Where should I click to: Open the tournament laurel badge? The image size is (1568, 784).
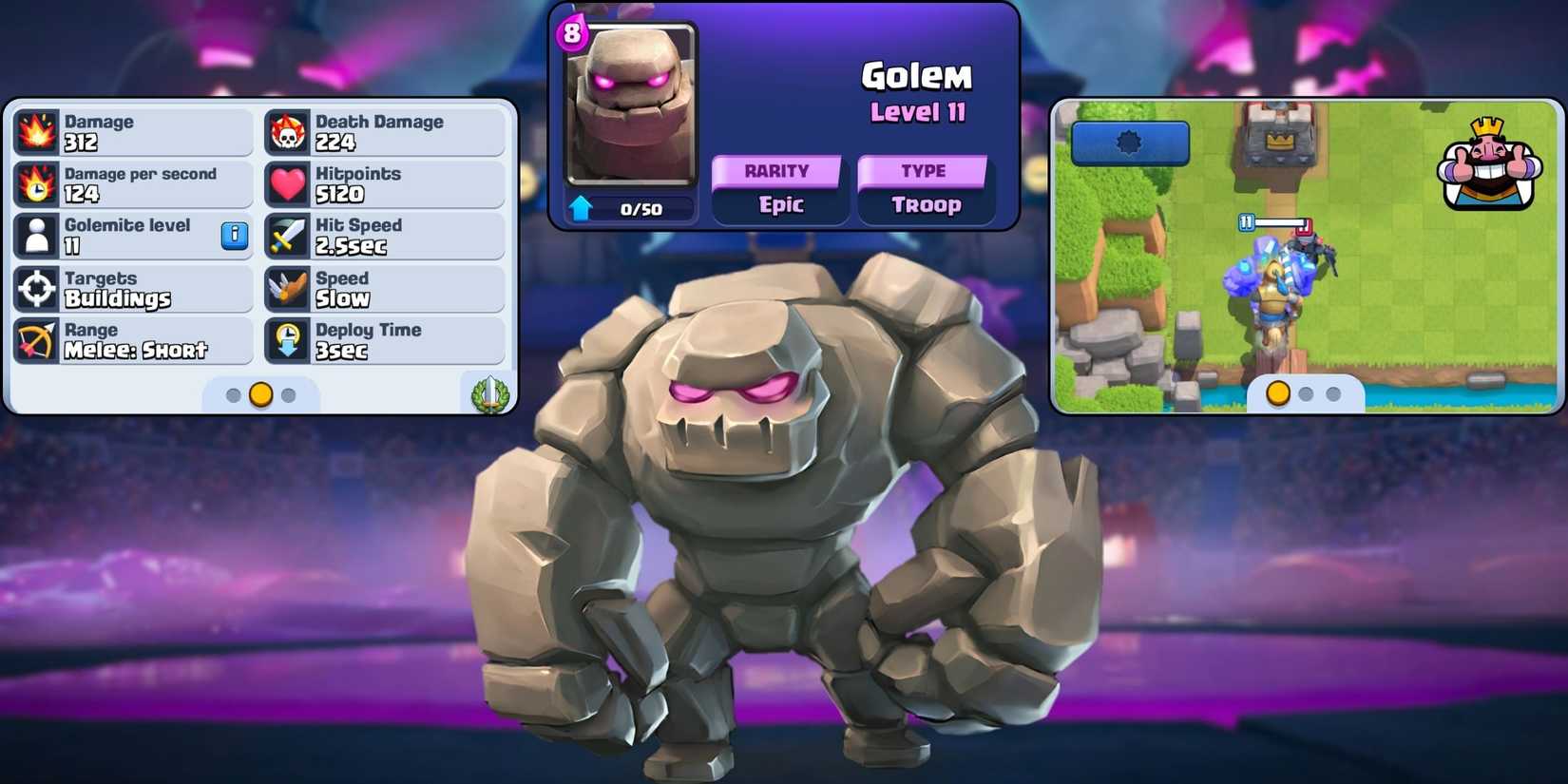(491, 394)
